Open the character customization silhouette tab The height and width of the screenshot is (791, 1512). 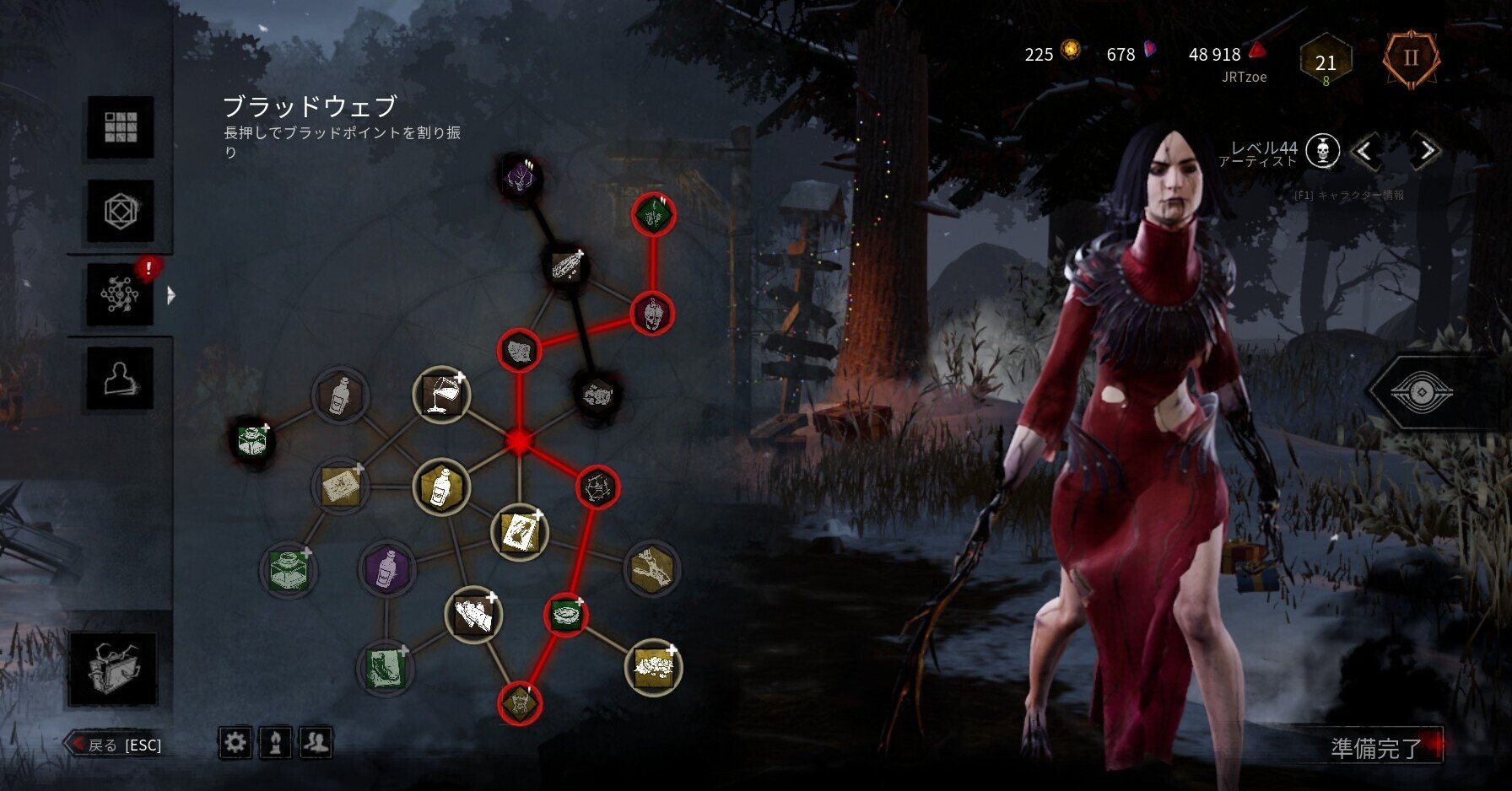[x=121, y=378]
